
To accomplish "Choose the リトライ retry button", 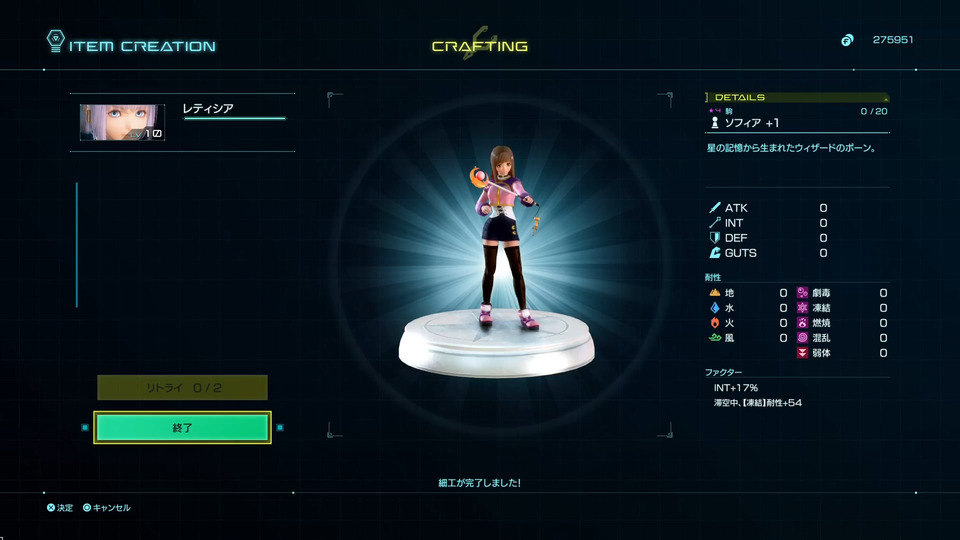I will pyautogui.click(x=182, y=388).
